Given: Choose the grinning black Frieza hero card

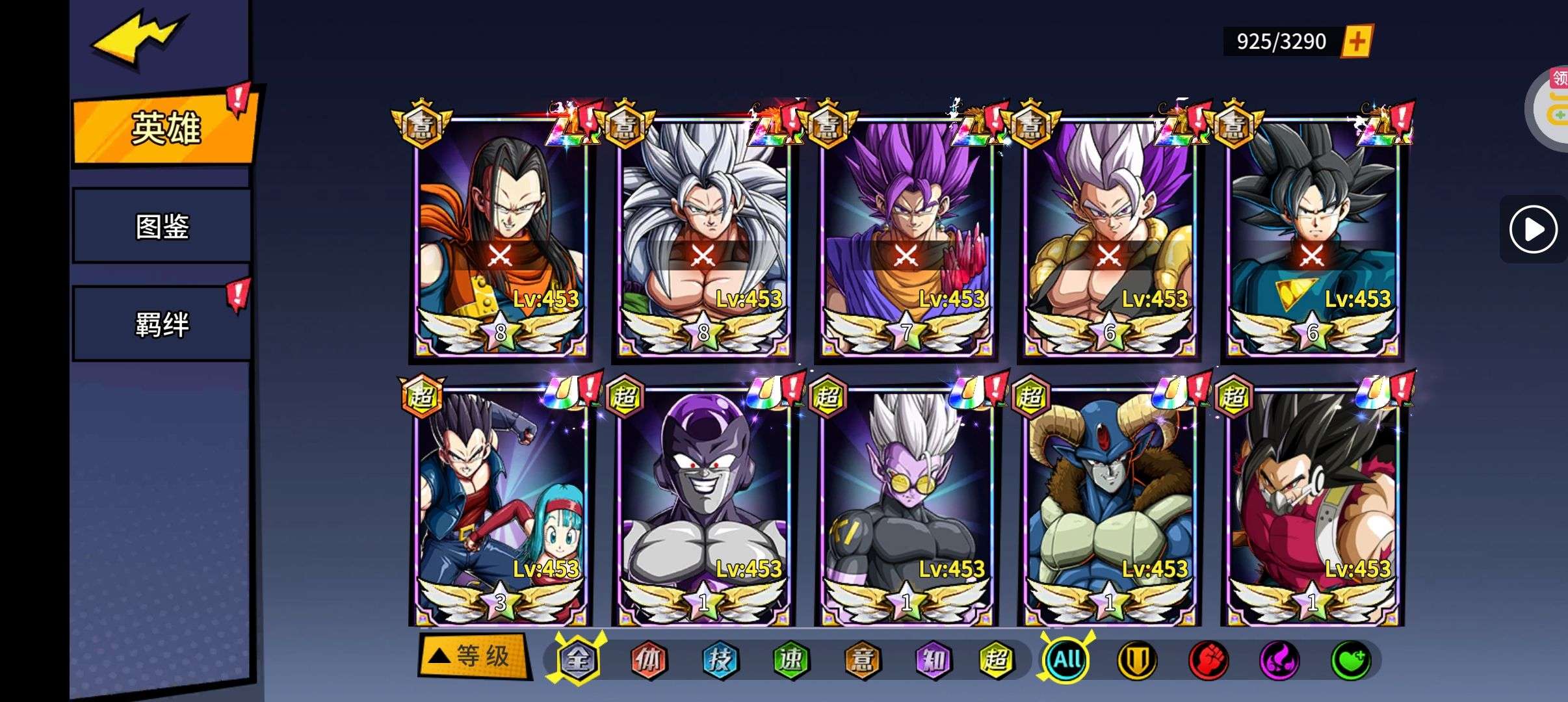Looking at the screenshot, I should pyautogui.click(x=703, y=507).
